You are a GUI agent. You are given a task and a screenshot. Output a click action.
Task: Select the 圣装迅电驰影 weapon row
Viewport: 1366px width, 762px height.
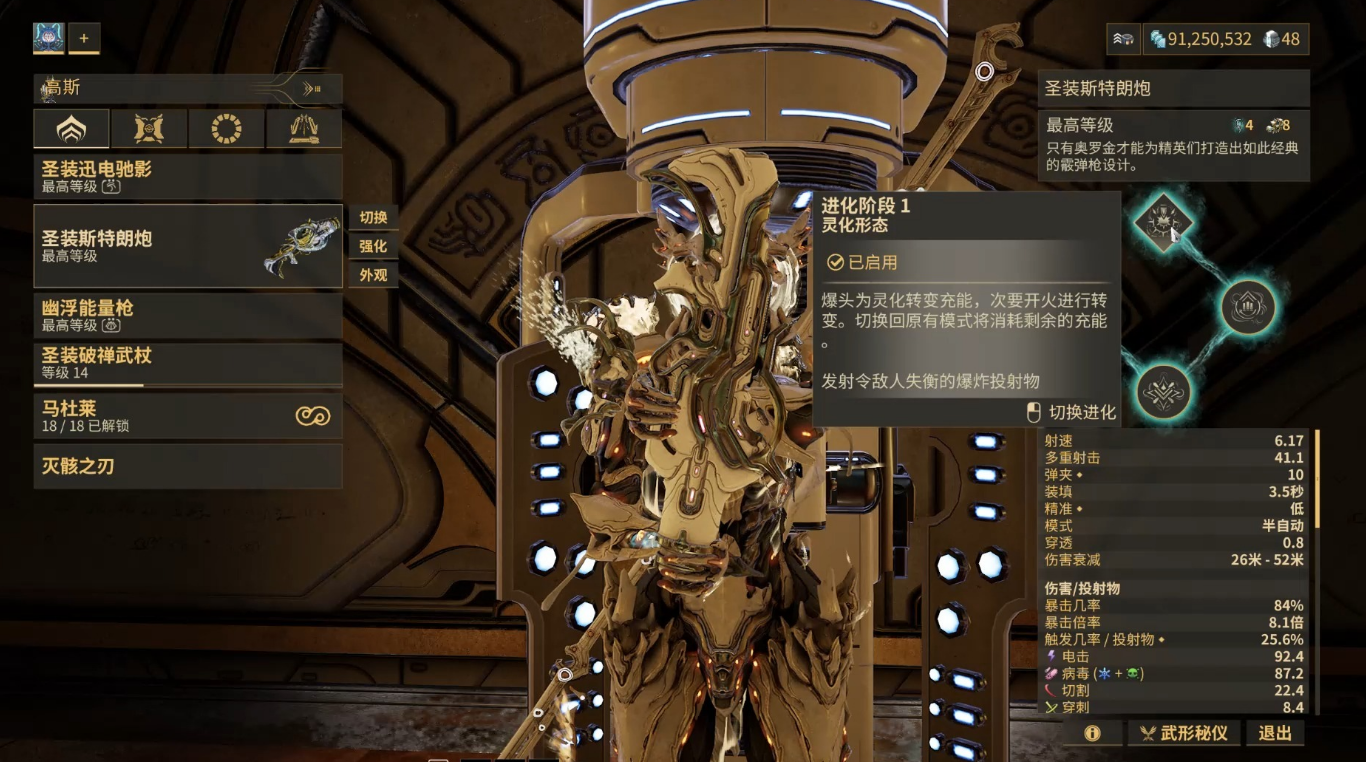pos(188,176)
